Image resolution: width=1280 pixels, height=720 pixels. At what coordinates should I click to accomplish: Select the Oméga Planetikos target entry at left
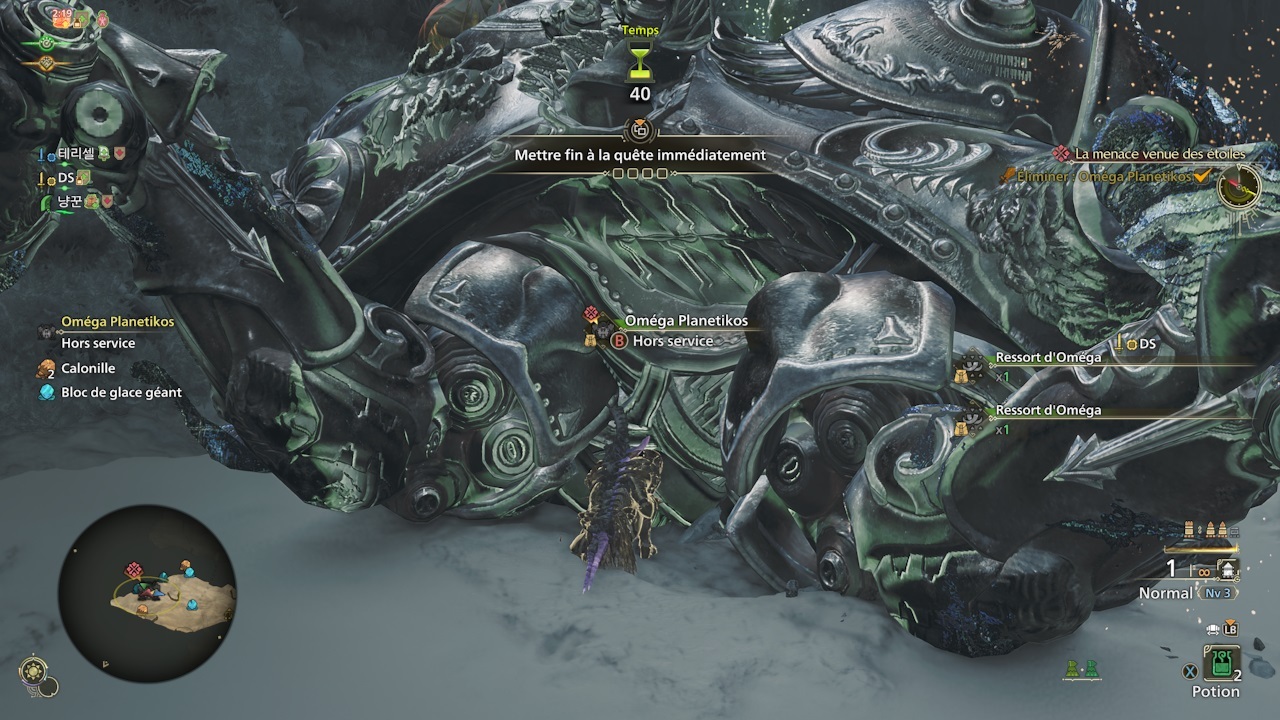[117, 322]
